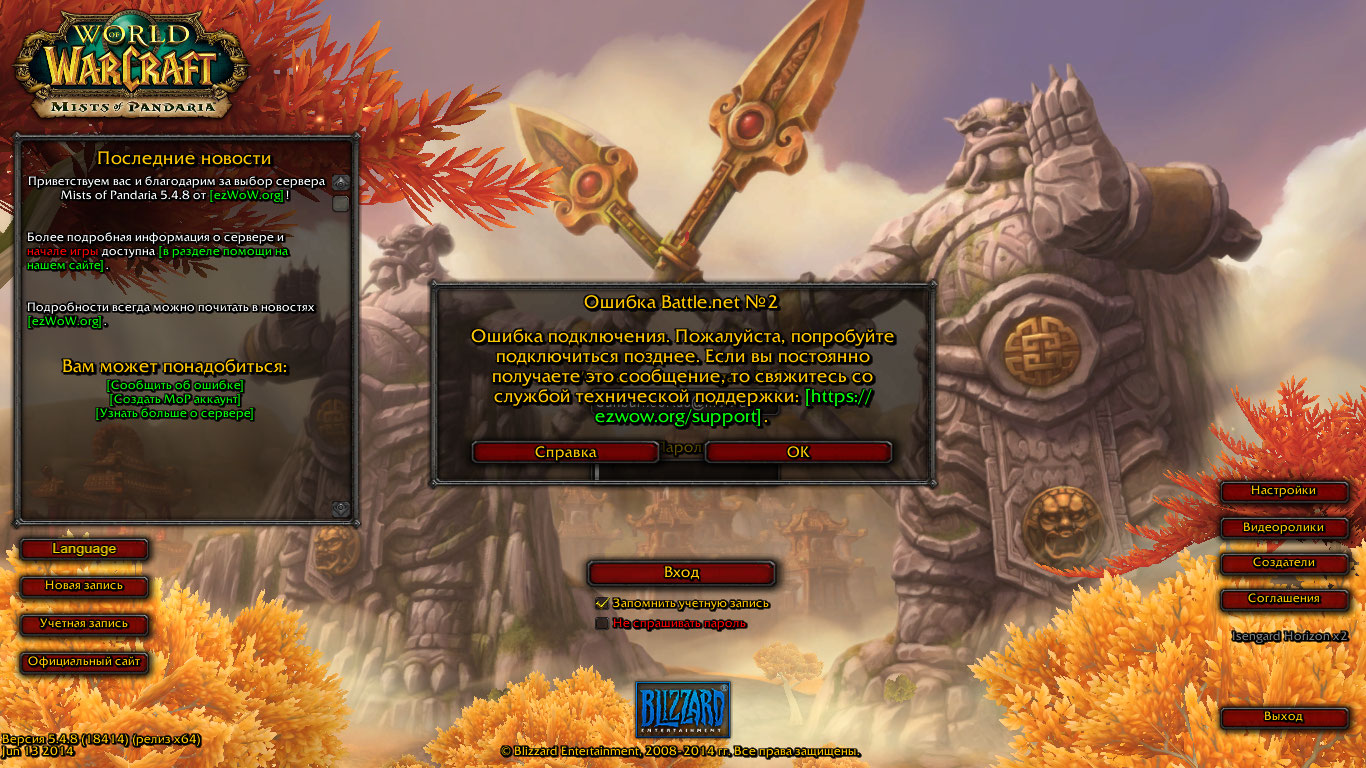
Task: Open 'Соглашения' license agreements
Action: [x=1283, y=600]
